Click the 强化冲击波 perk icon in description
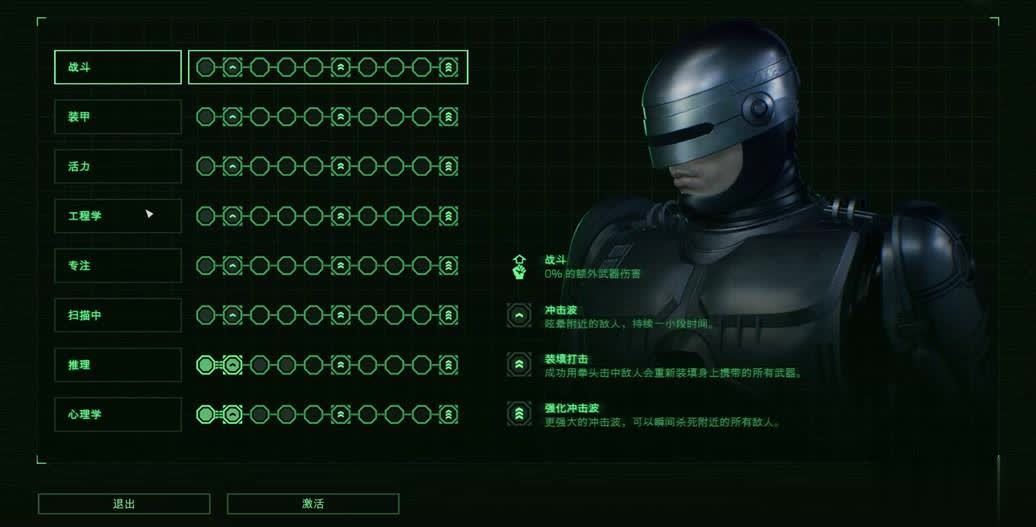Image resolution: width=1036 pixels, height=527 pixels. [519, 414]
